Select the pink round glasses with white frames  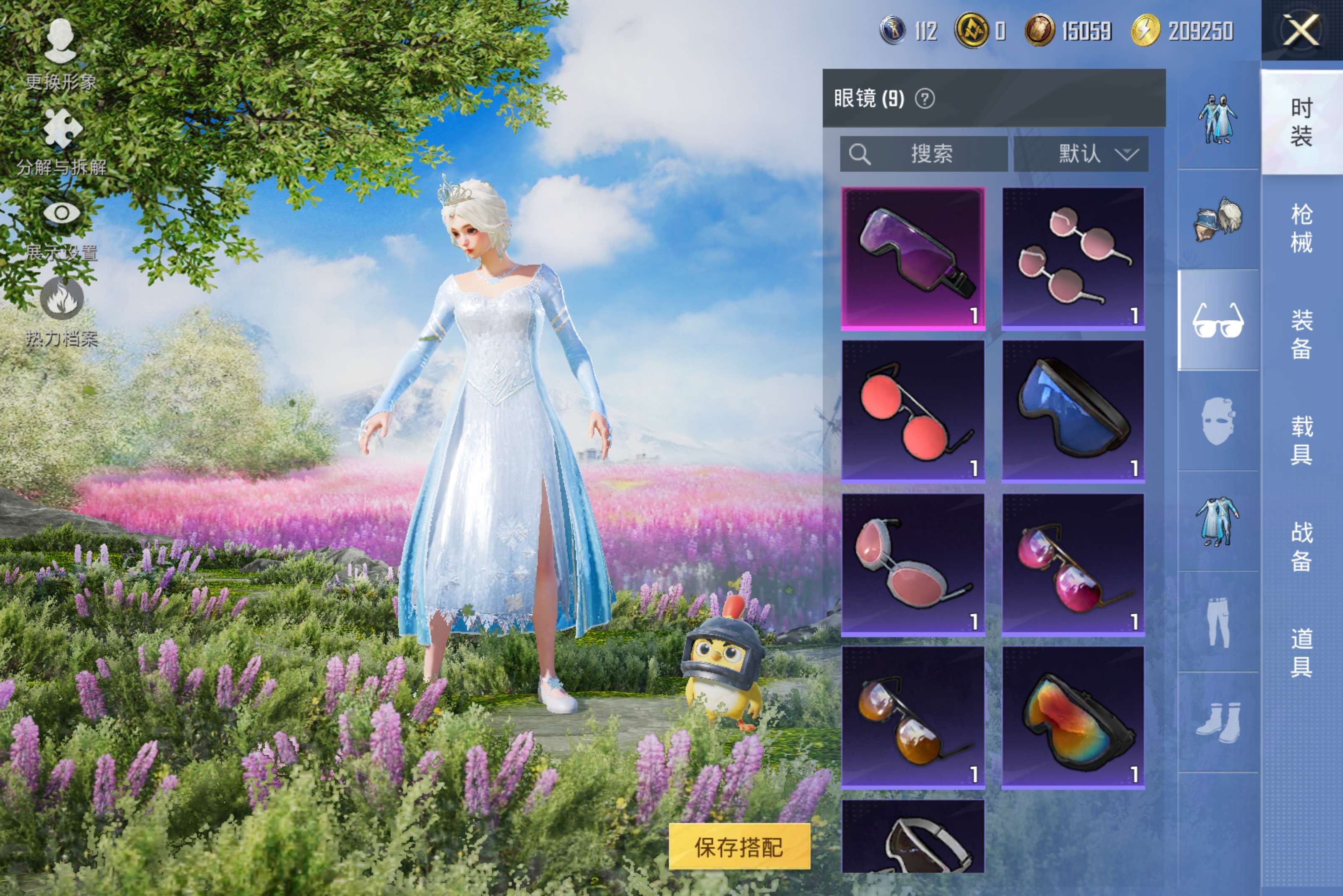1073,258
